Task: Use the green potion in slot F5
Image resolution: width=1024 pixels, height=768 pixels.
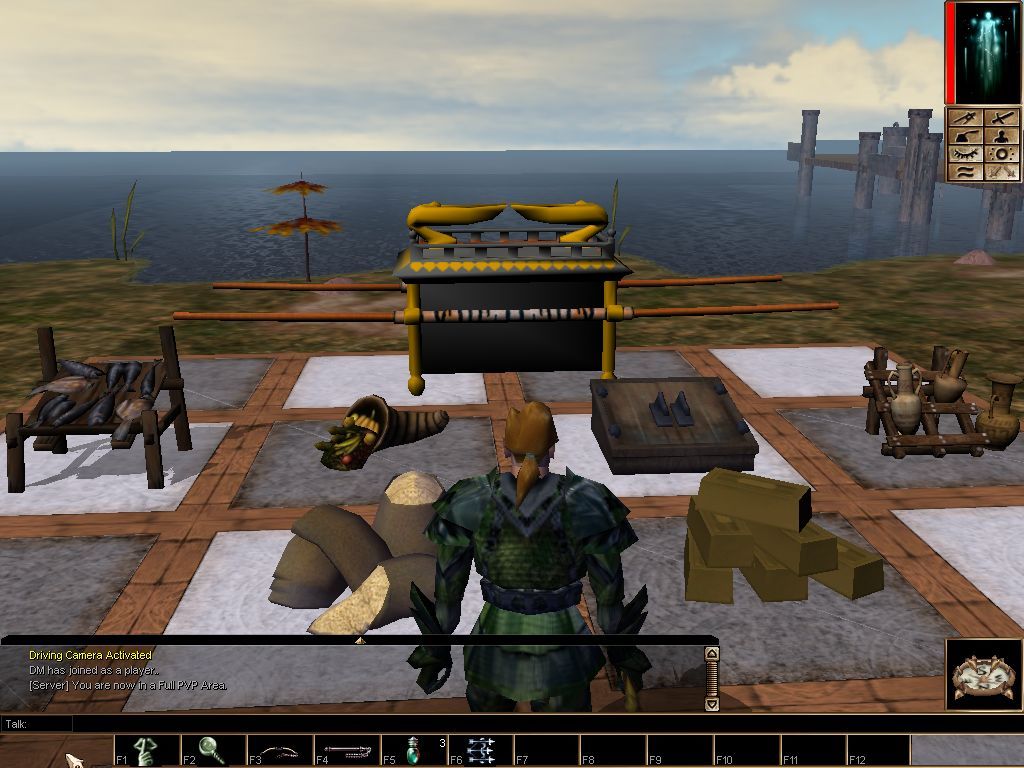Action: tap(414, 750)
